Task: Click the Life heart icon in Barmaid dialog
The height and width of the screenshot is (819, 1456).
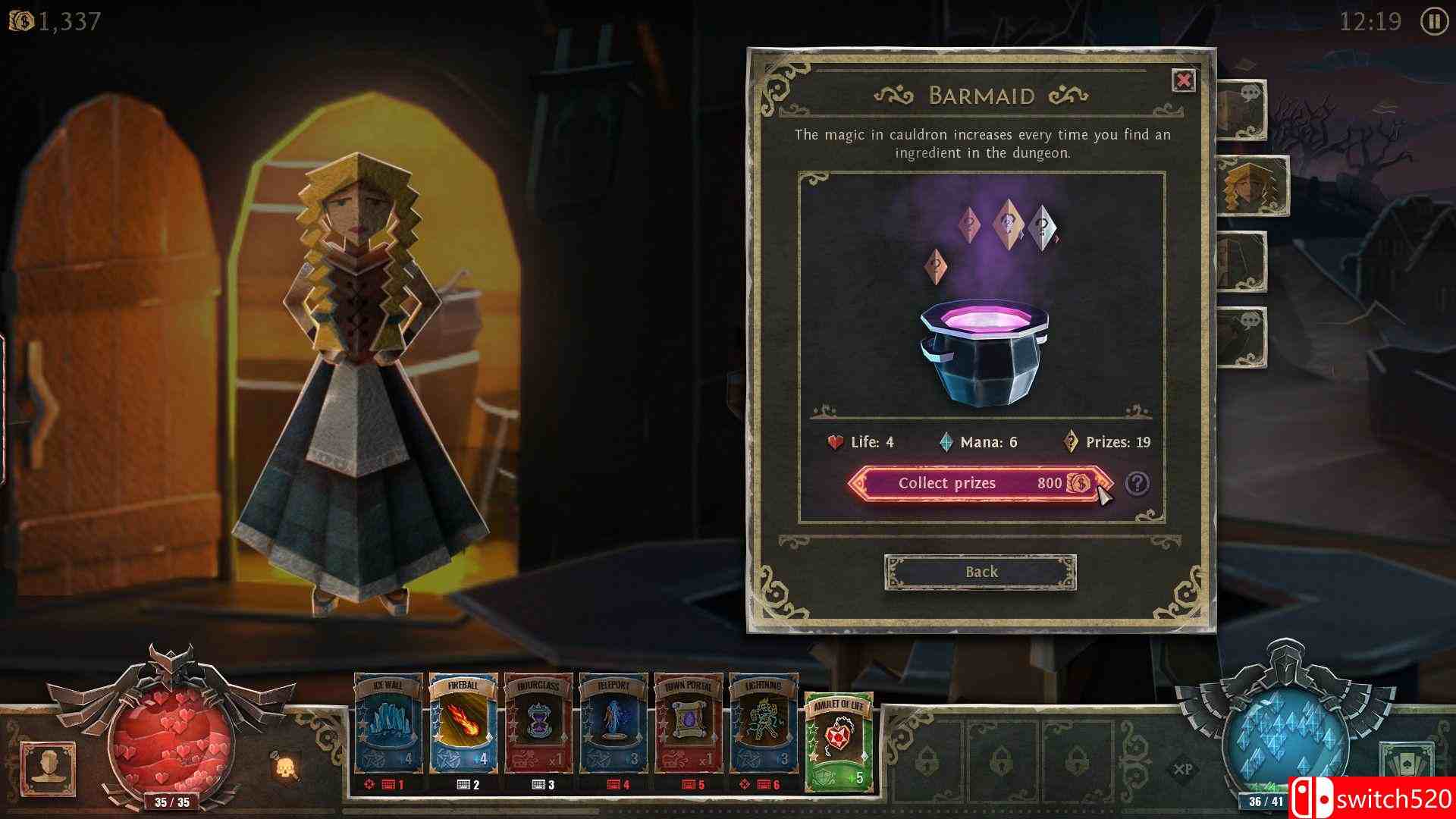Action: (x=836, y=441)
